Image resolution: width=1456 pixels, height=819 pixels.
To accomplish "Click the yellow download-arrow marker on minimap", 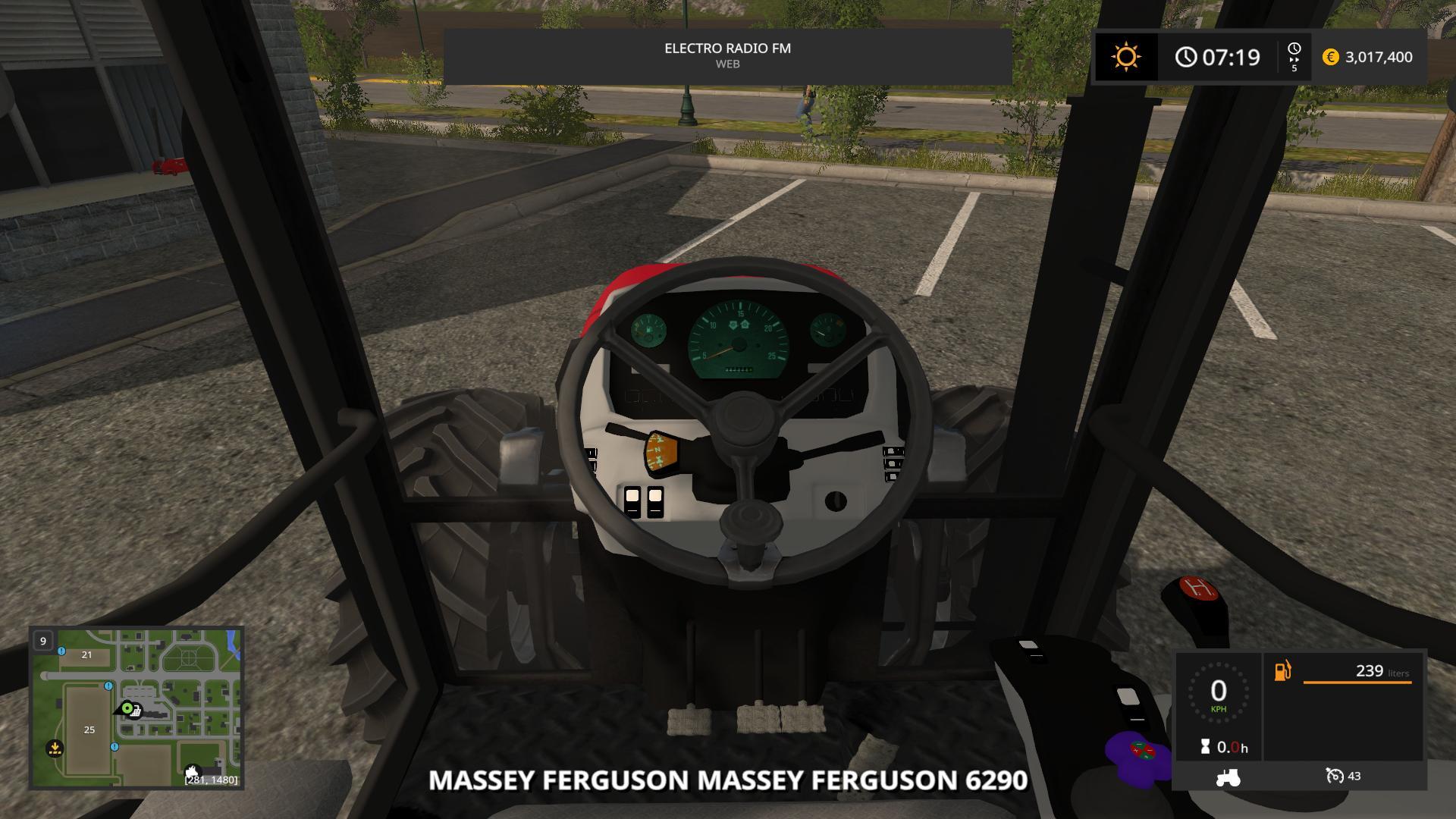I will tap(55, 748).
